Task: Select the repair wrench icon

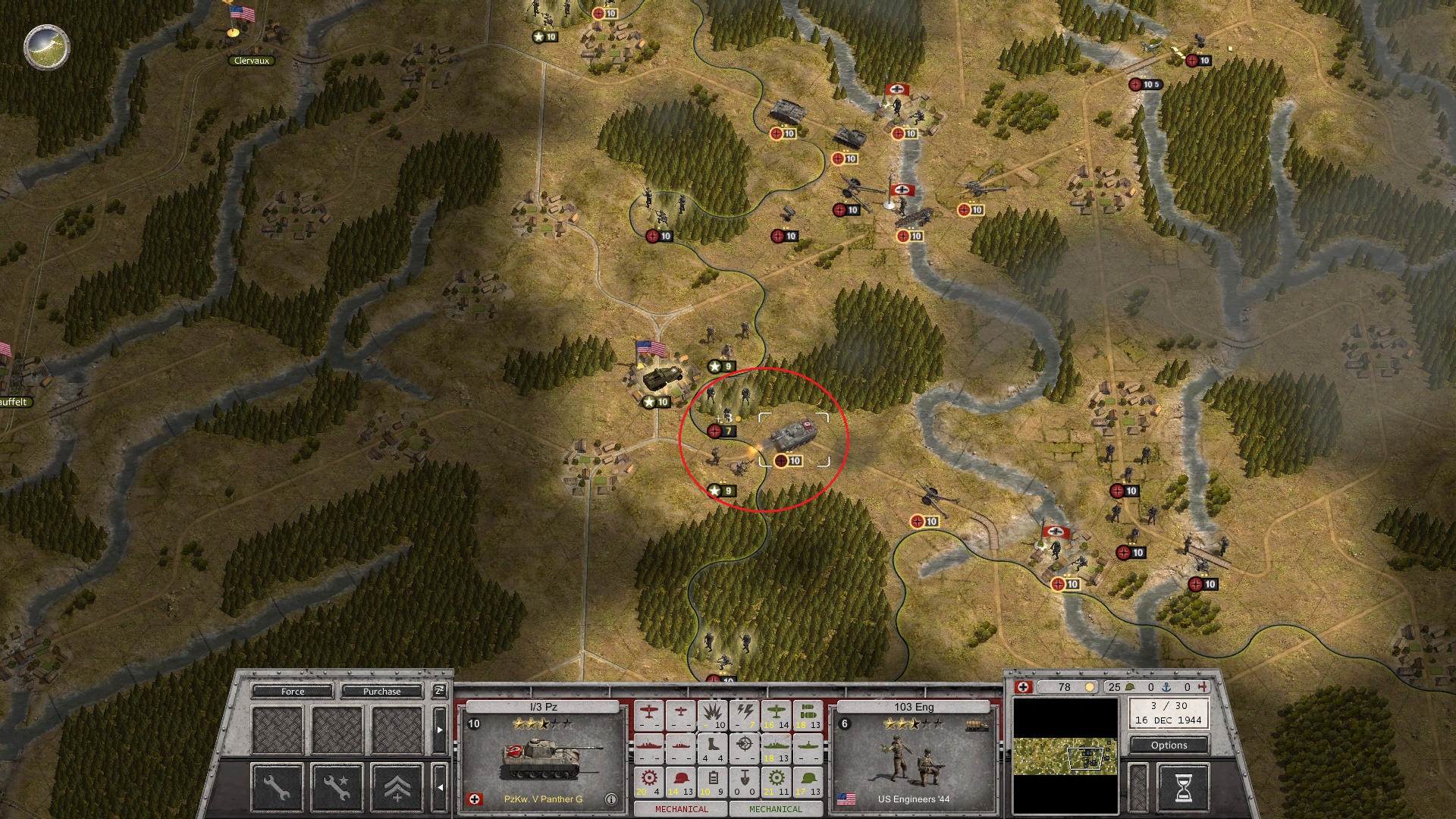Action: coord(277,786)
